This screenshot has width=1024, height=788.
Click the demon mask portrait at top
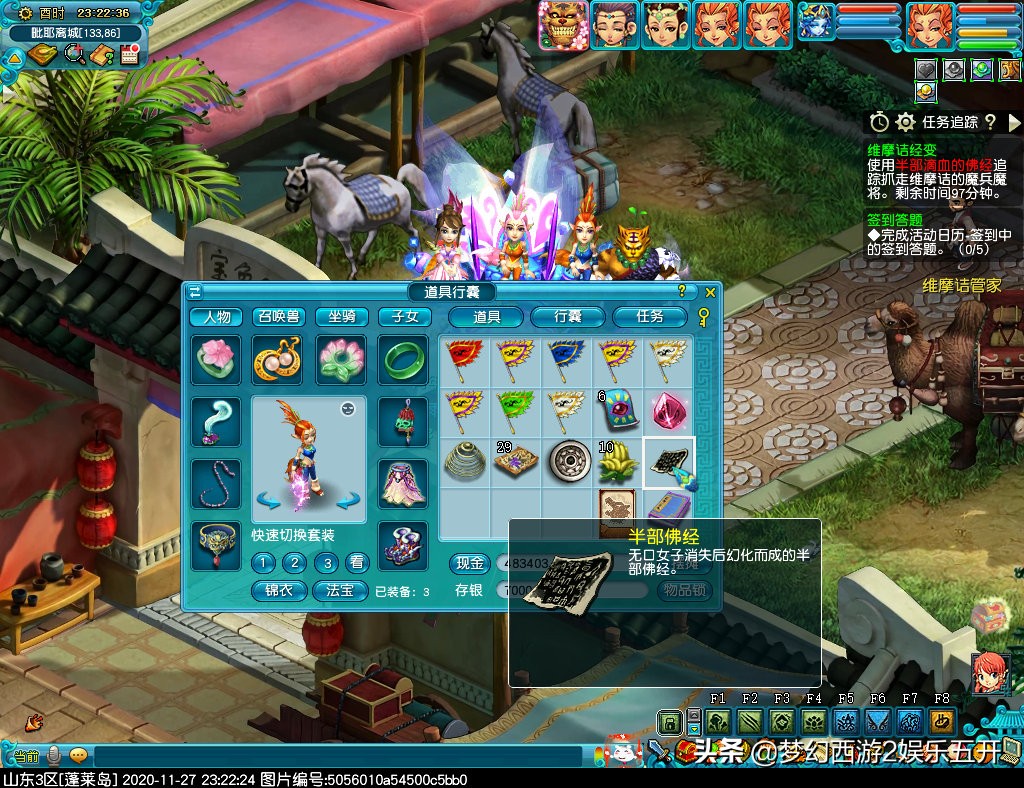coord(562,25)
